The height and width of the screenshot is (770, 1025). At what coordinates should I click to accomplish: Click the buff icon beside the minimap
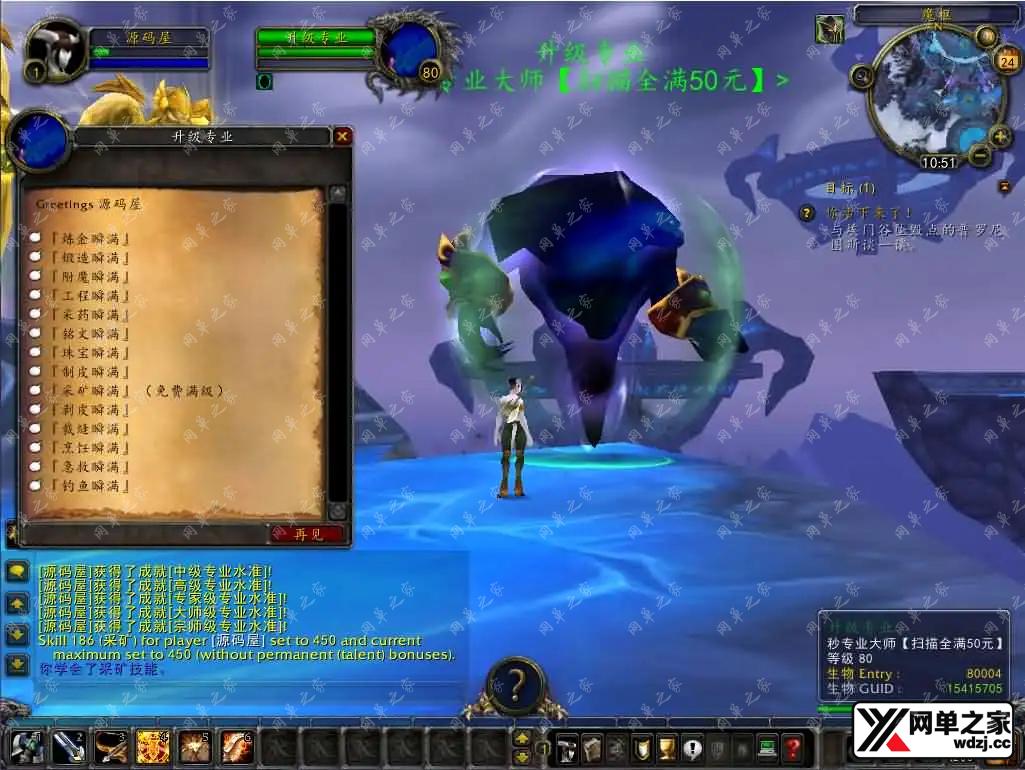point(829,30)
